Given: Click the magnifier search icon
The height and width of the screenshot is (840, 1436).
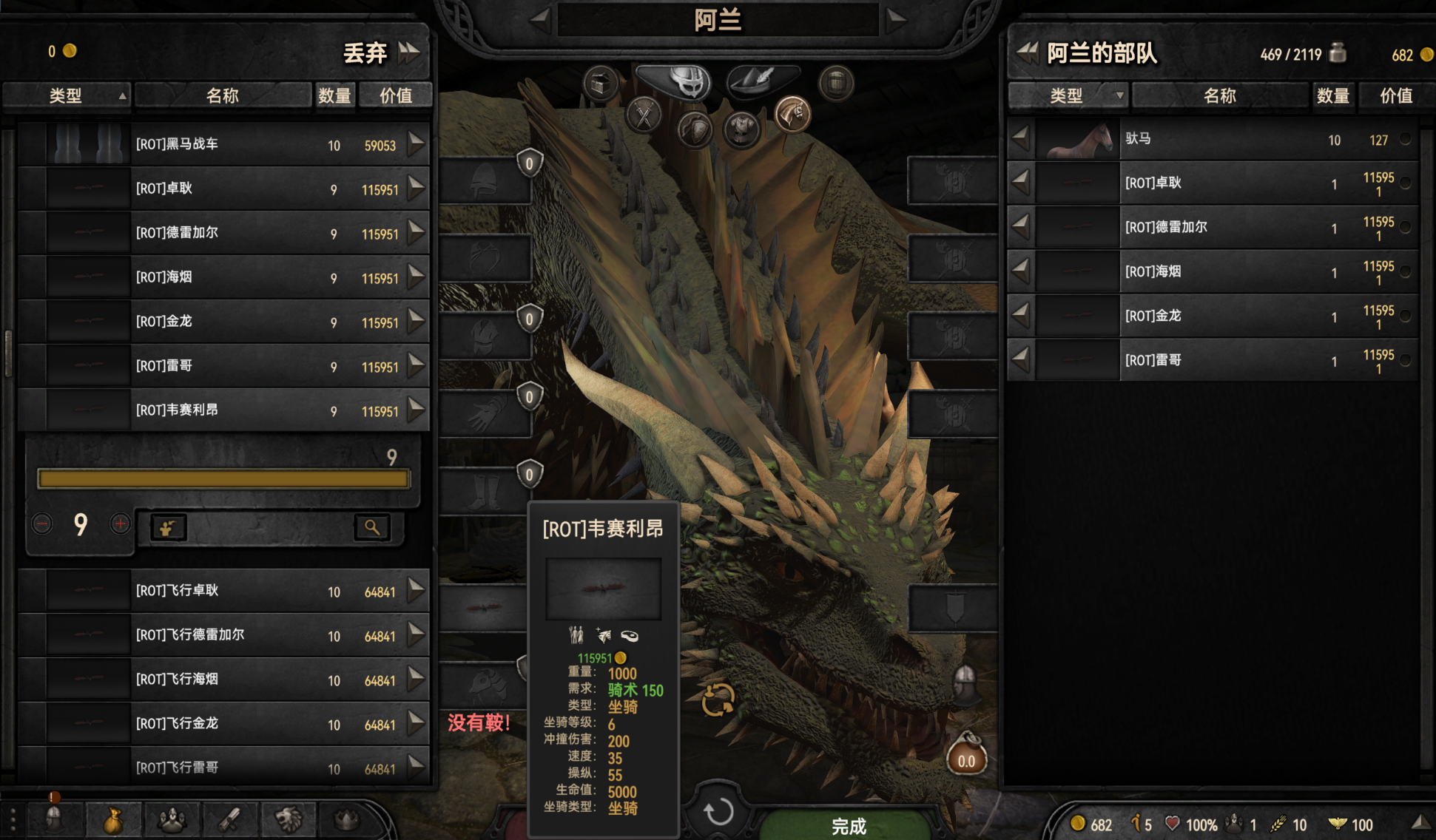Looking at the screenshot, I should [371, 527].
